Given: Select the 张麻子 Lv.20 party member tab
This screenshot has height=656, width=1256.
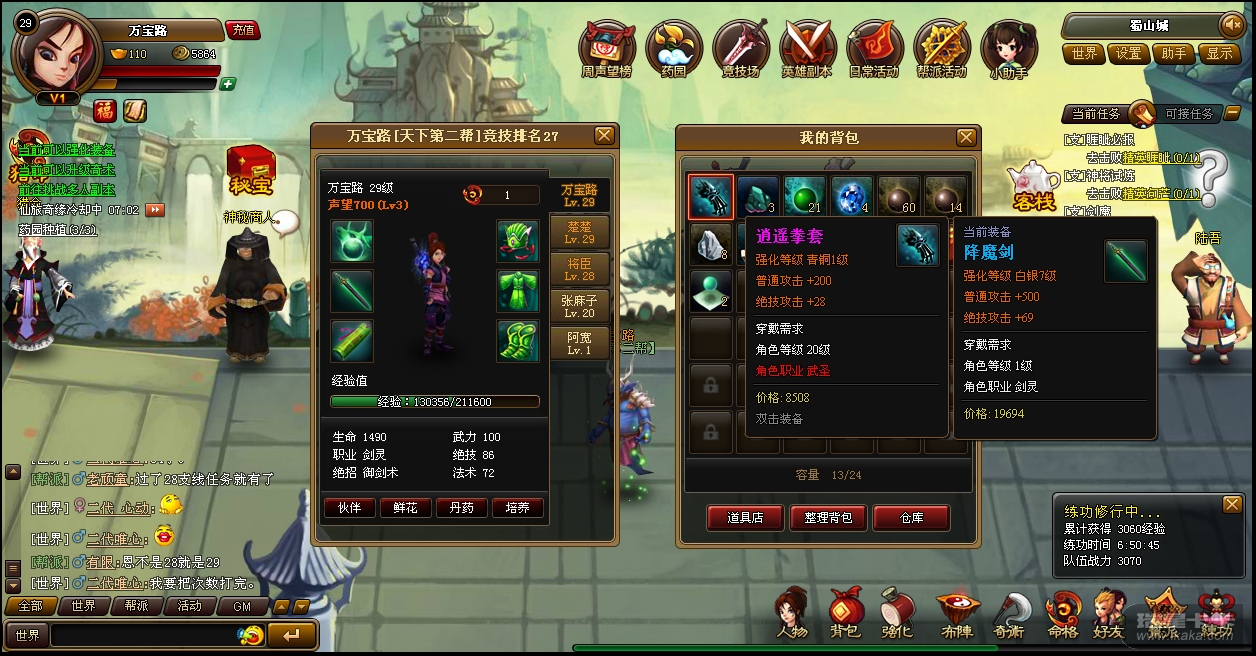Looking at the screenshot, I should point(579,306).
